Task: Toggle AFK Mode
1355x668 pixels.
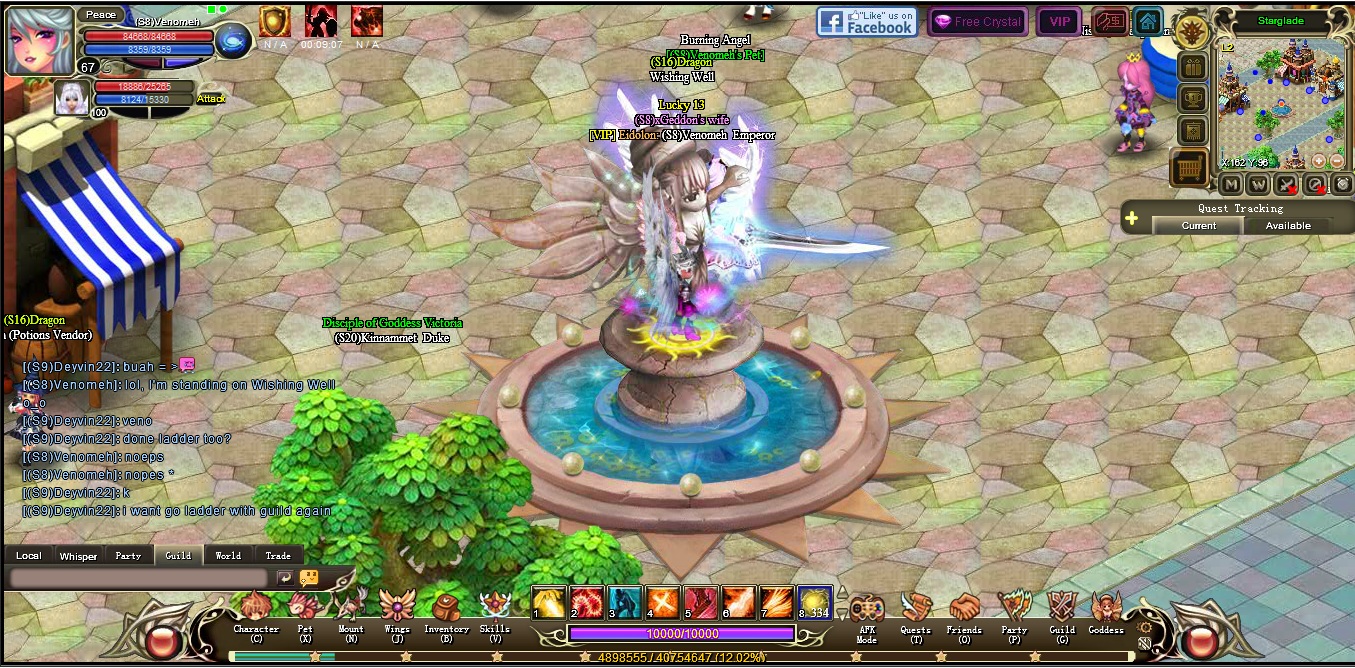Action: pyautogui.click(x=866, y=612)
